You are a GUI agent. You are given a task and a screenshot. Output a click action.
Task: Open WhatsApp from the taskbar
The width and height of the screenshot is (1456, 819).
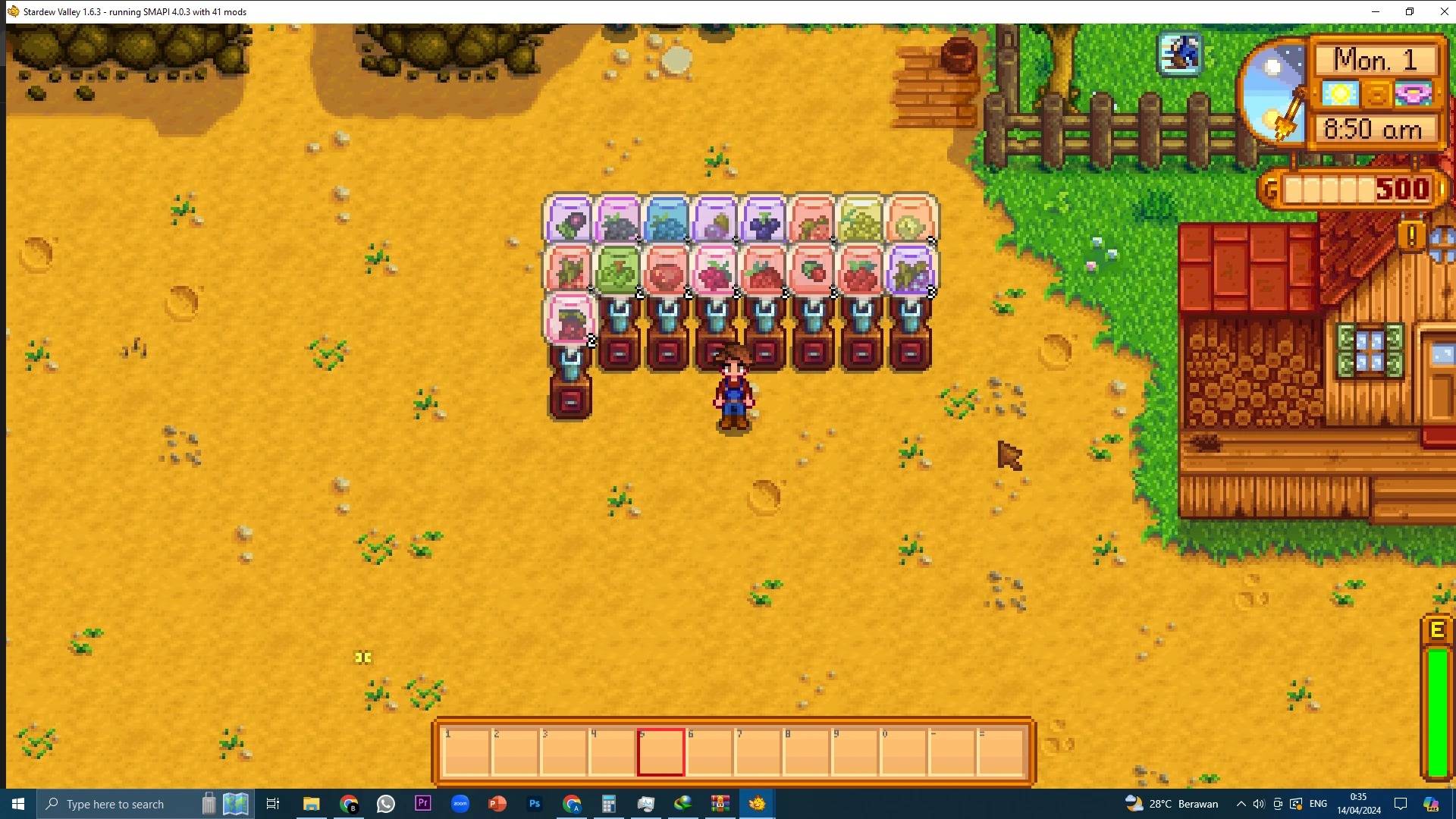point(385,804)
